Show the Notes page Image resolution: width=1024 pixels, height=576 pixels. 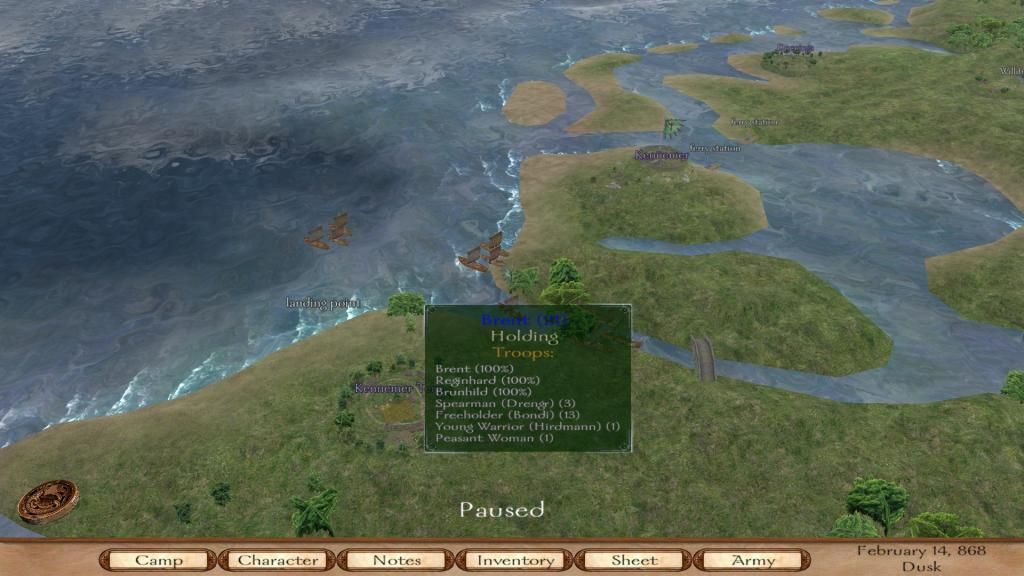[x=396, y=560]
